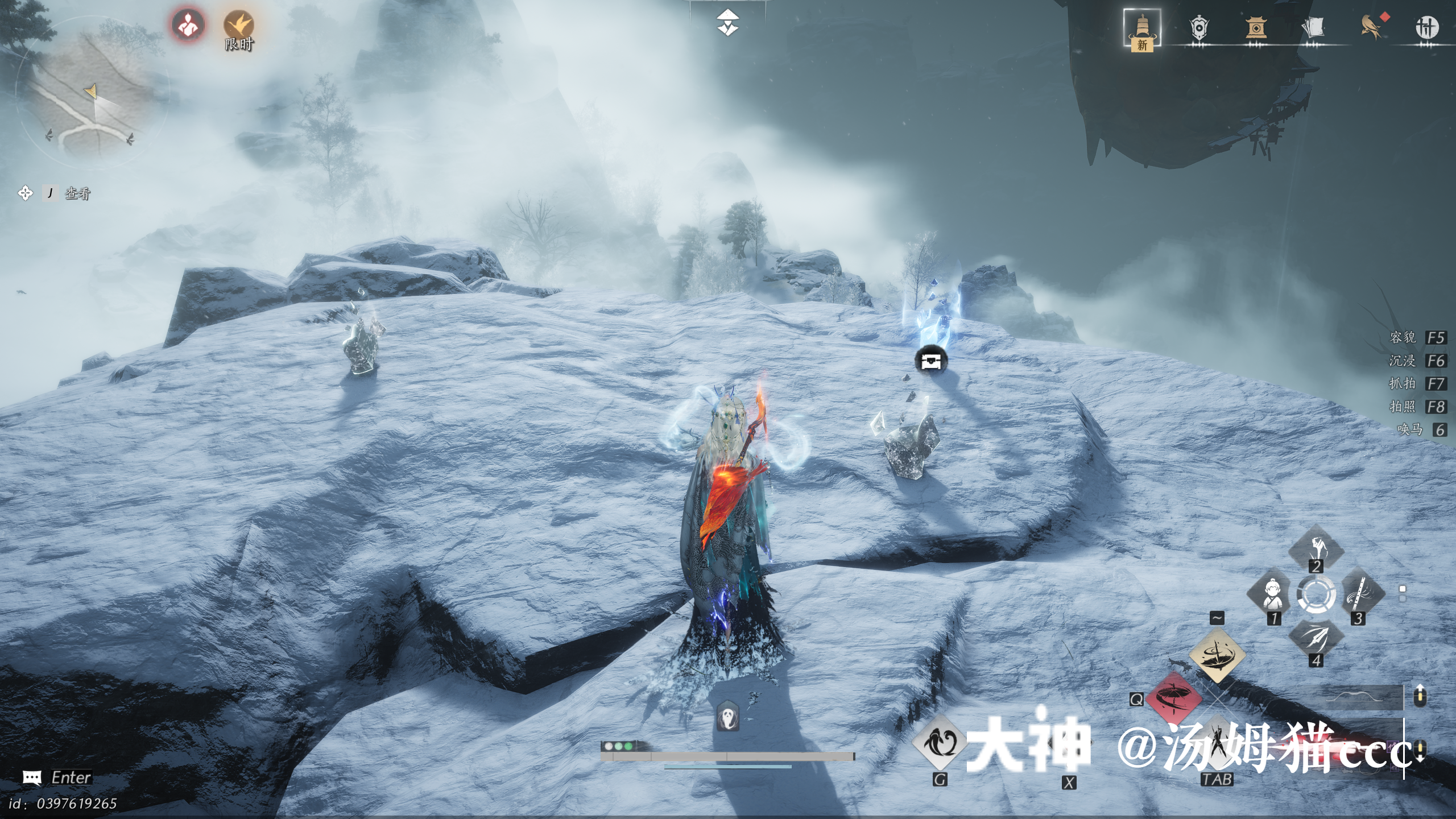Activate the red umbrella skill
The image size is (1456, 819).
pos(1173,697)
